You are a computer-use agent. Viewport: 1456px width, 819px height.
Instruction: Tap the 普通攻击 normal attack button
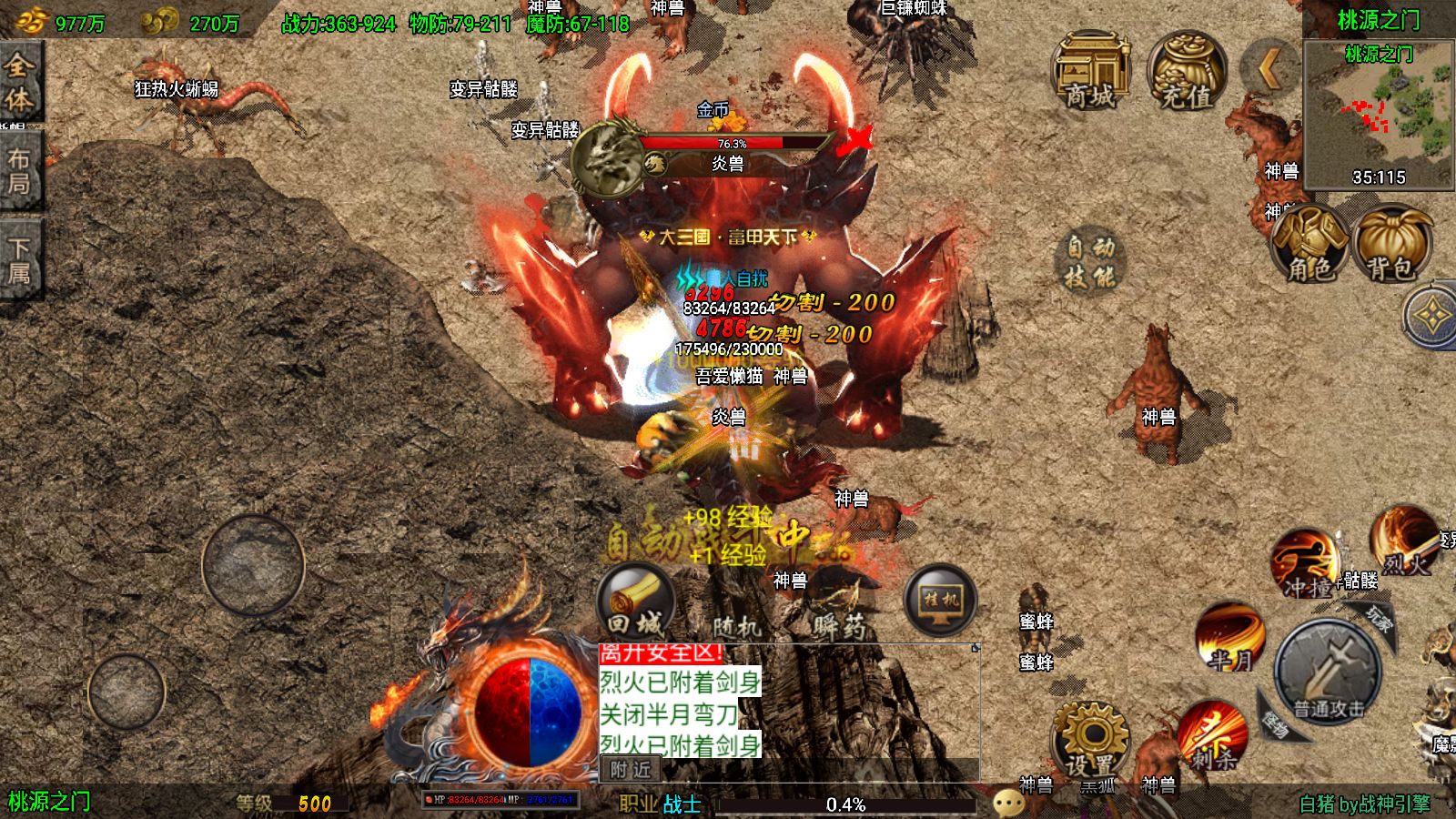1329,673
